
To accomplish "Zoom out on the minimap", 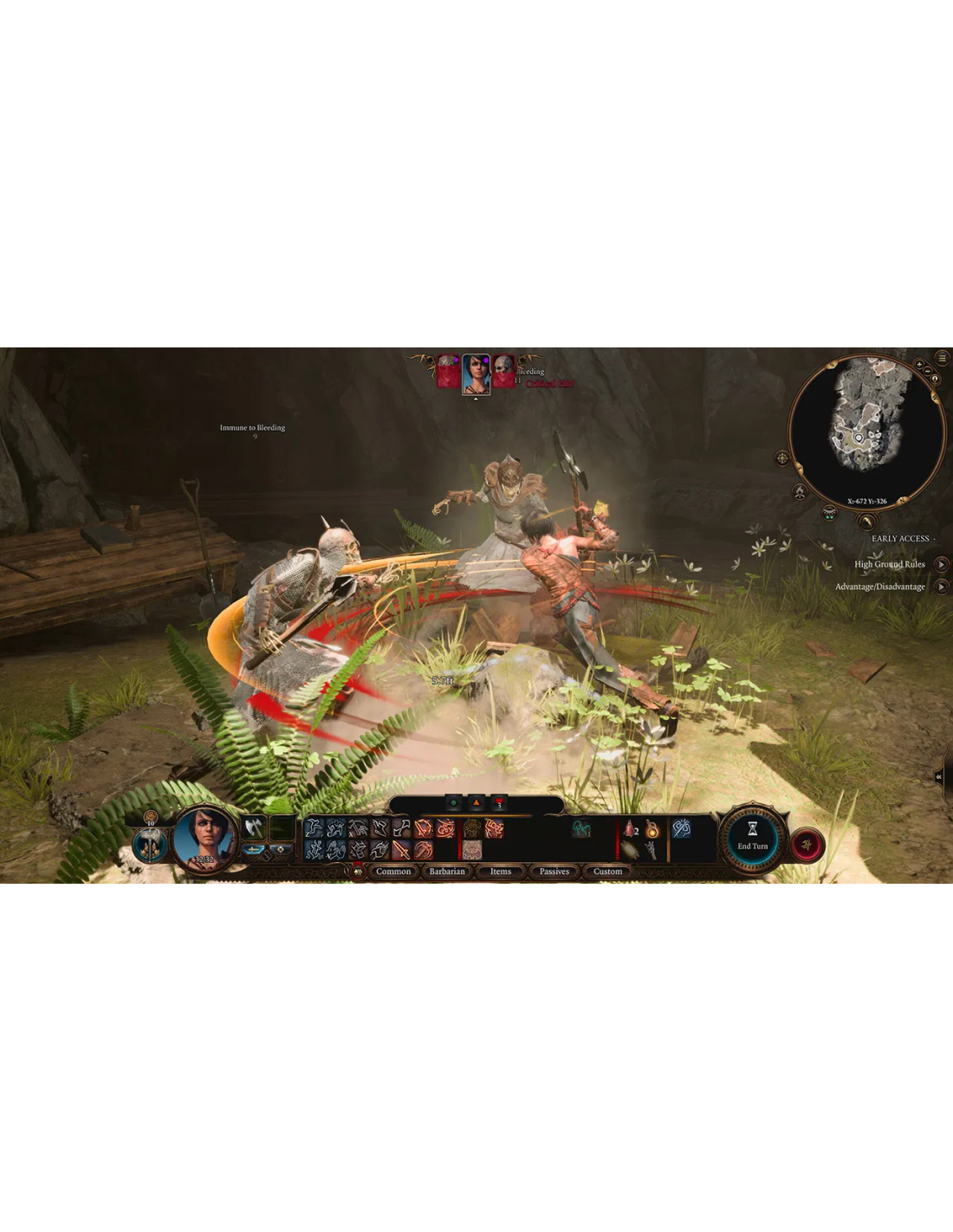I will pyautogui.click(x=928, y=372).
